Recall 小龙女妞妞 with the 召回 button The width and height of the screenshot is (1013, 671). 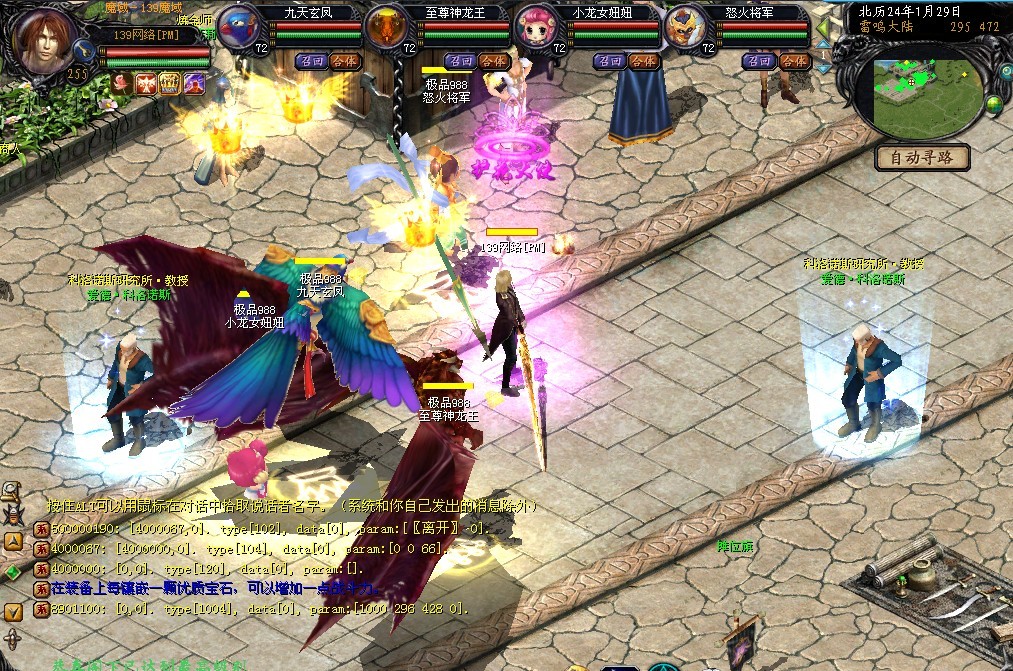pos(608,61)
